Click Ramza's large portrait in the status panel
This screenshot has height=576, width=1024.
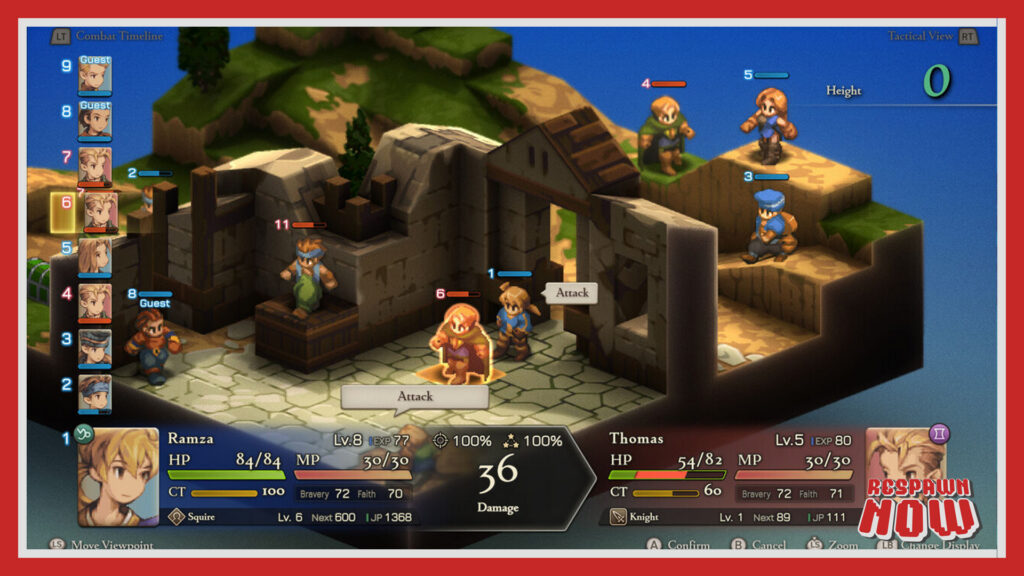pyautogui.click(x=118, y=477)
